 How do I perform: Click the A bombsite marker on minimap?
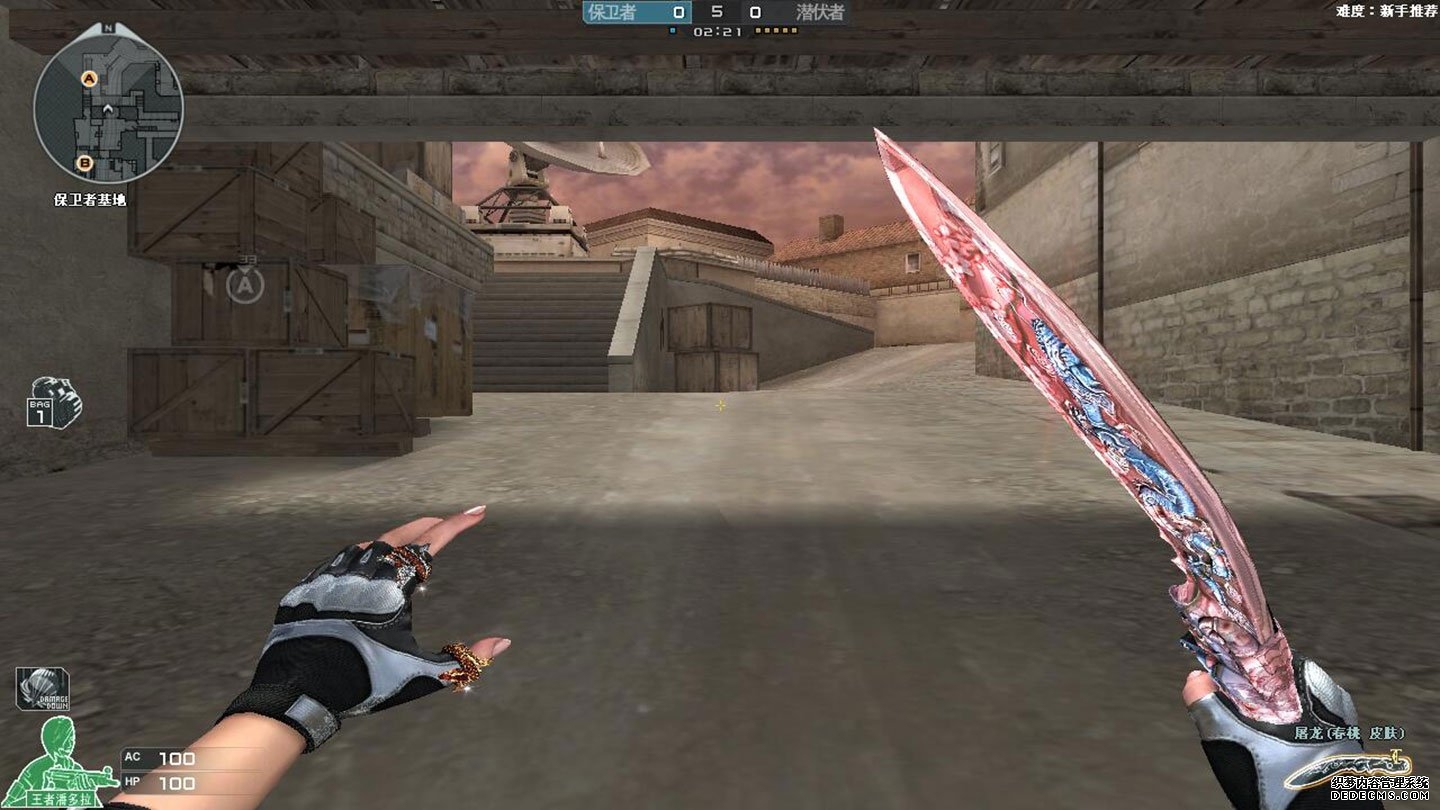click(x=89, y=78)
